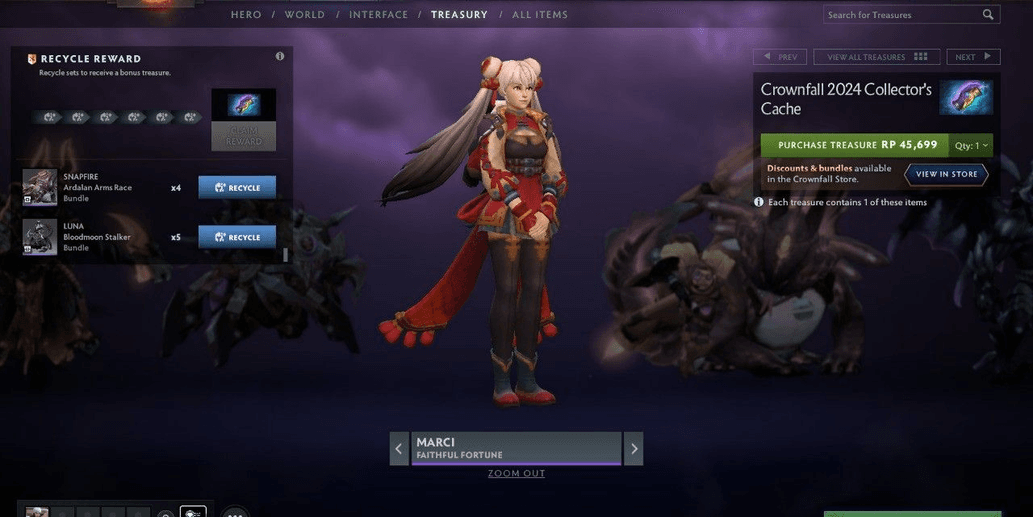Switch to the Hero tab
The height and width of the screenshot is (517, 1033).
(246, 15)
